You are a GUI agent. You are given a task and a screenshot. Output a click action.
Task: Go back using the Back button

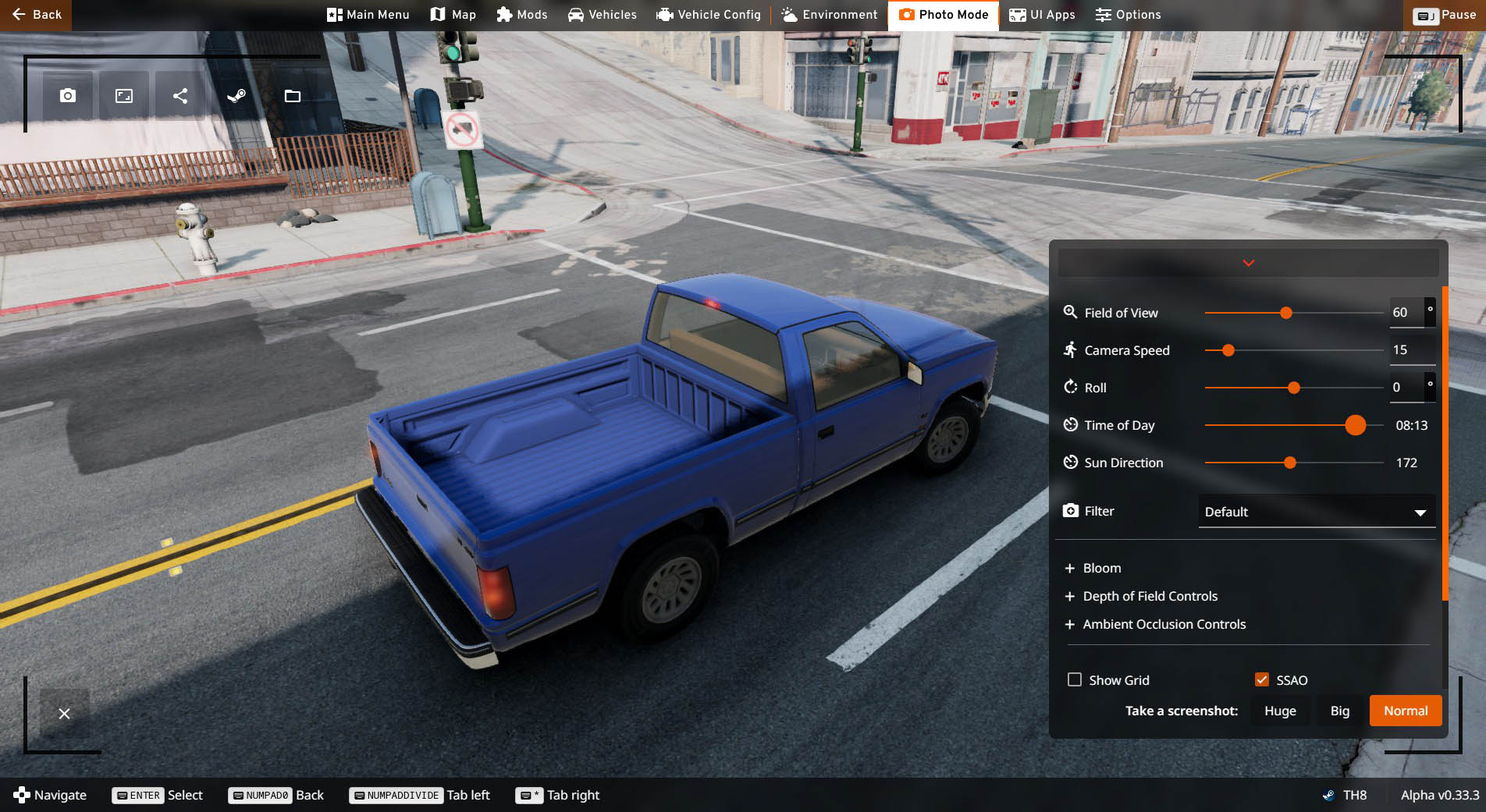pos(37,15)
